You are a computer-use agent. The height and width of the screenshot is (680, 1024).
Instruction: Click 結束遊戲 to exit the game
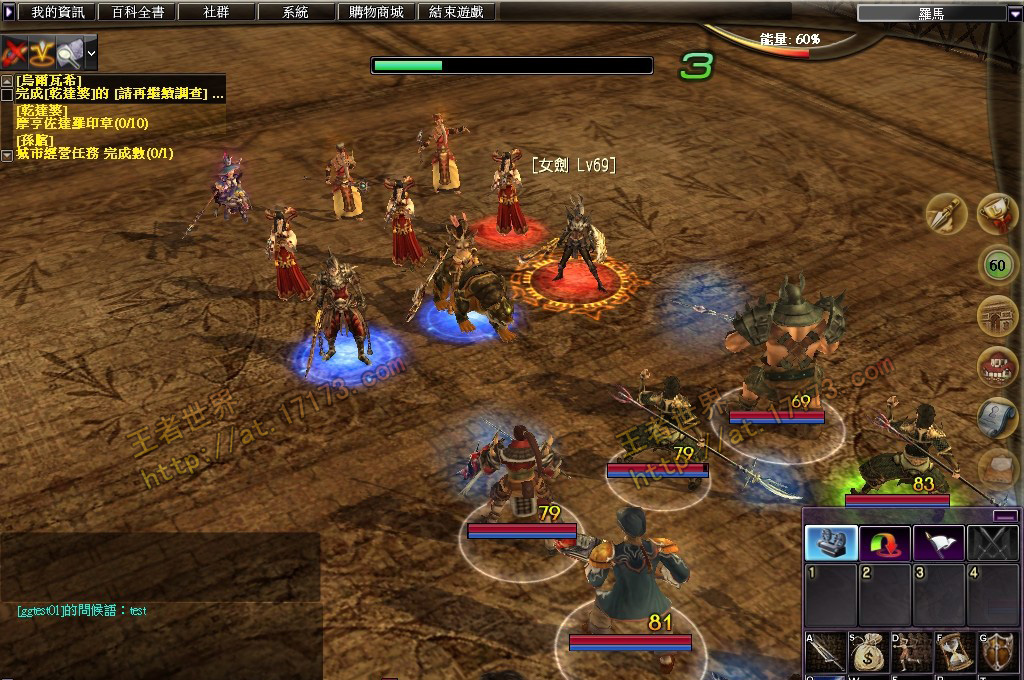point(455,12)
